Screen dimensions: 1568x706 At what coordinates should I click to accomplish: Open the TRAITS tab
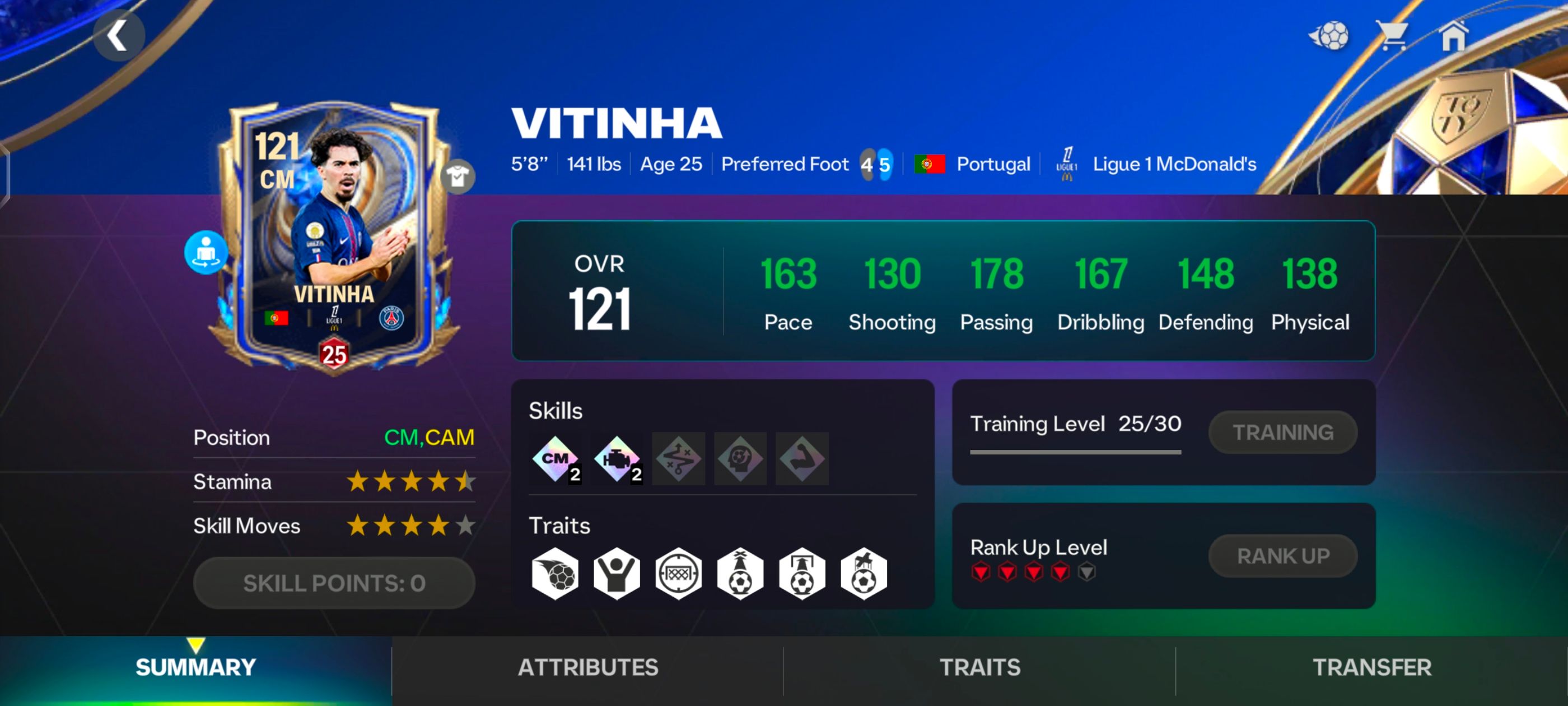[980, 668]
